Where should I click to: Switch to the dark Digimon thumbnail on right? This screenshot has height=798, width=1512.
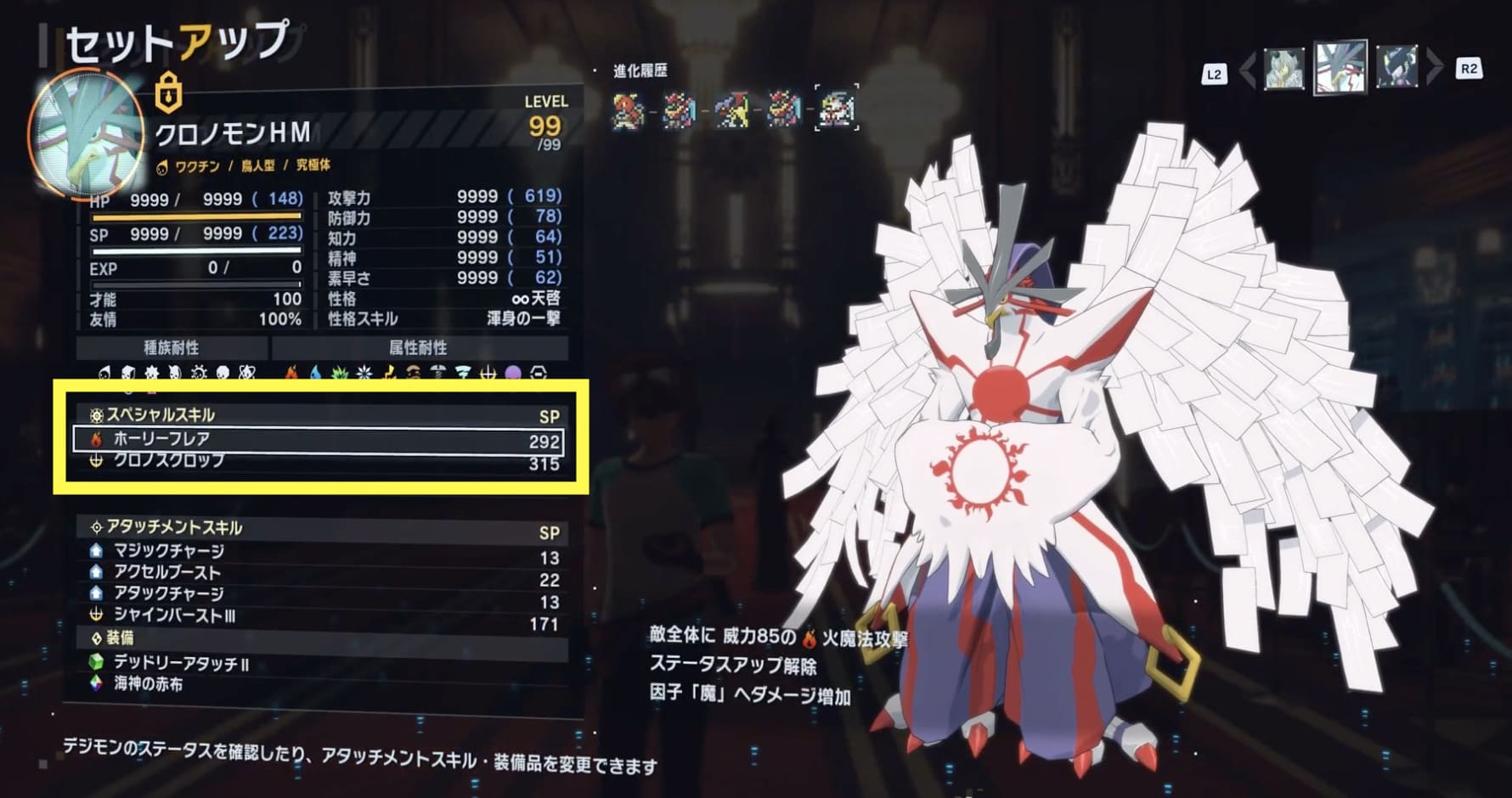point(1396,69)
